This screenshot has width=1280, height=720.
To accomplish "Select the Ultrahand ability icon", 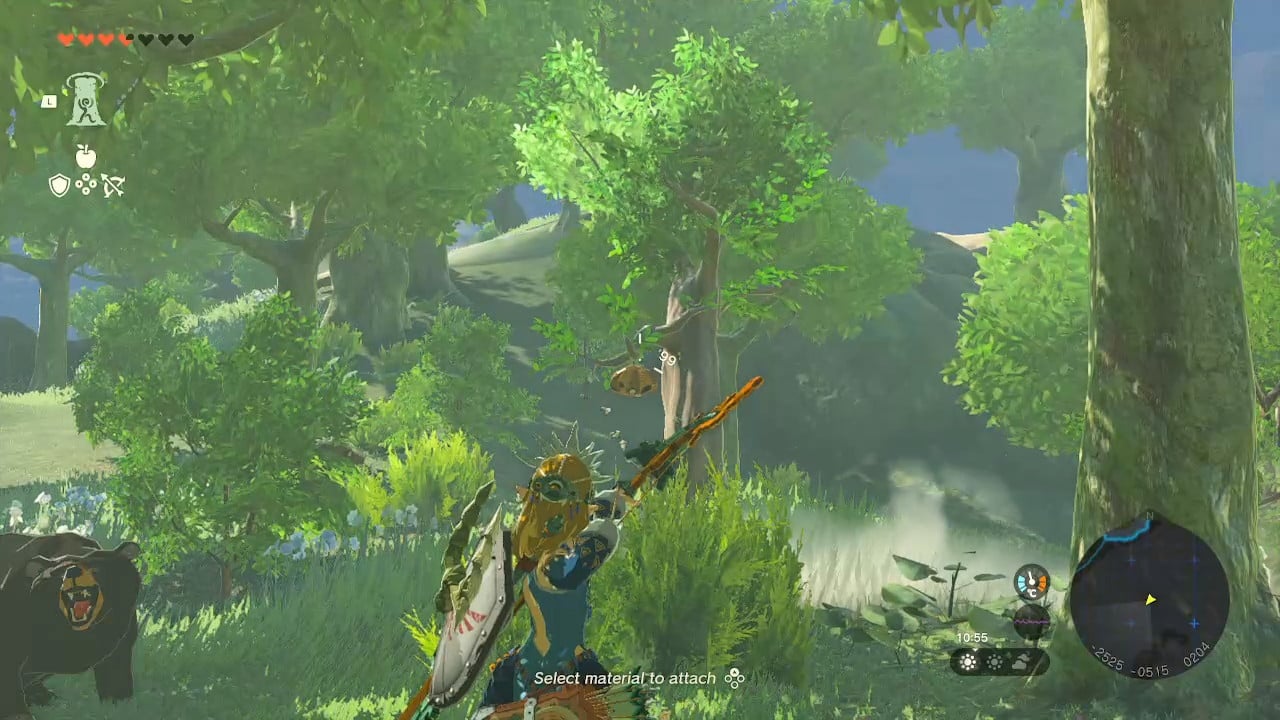I will (x=86, y=100).
